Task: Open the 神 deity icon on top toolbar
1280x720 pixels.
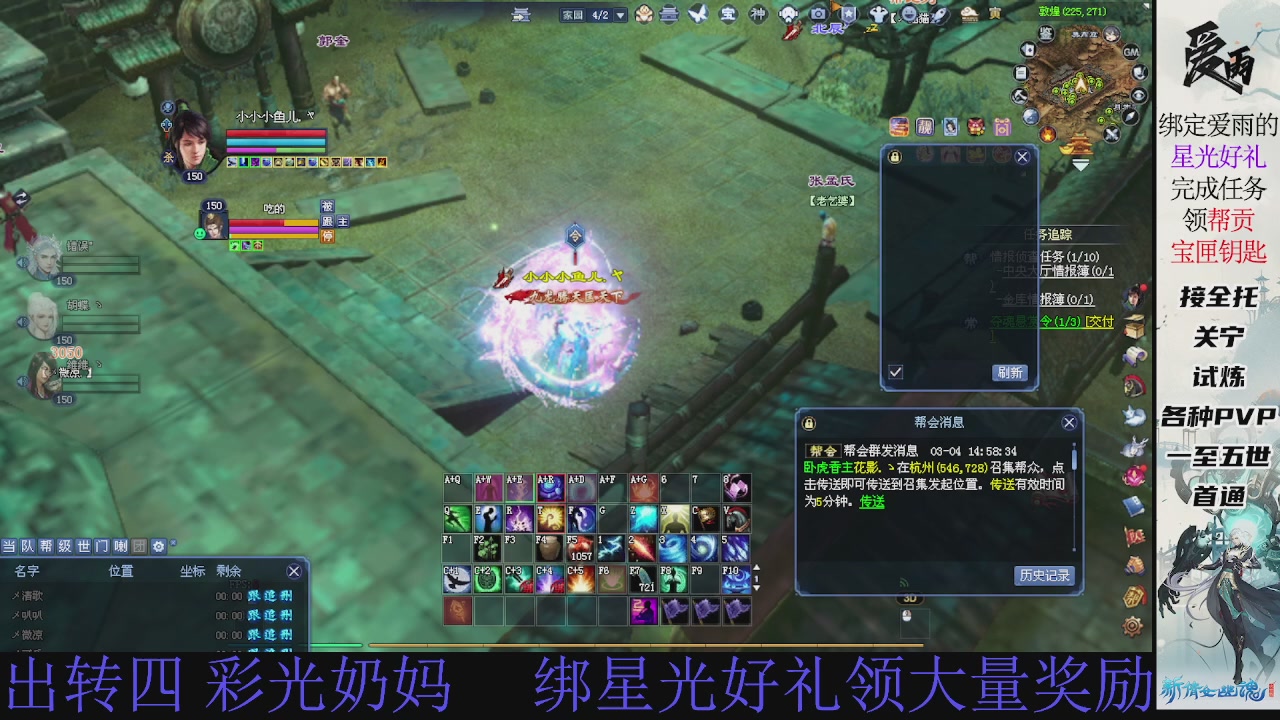Action: [x=757, y=14]
